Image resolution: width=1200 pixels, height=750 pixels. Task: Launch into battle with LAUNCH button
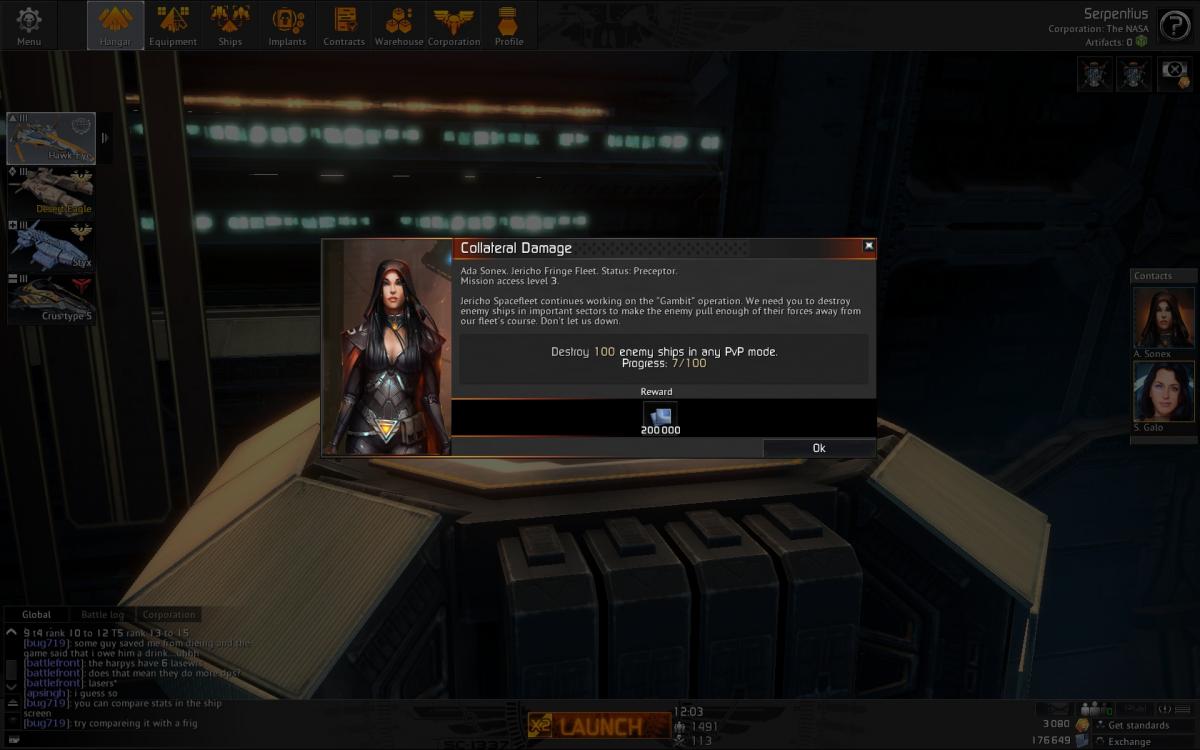pos(599,725)
